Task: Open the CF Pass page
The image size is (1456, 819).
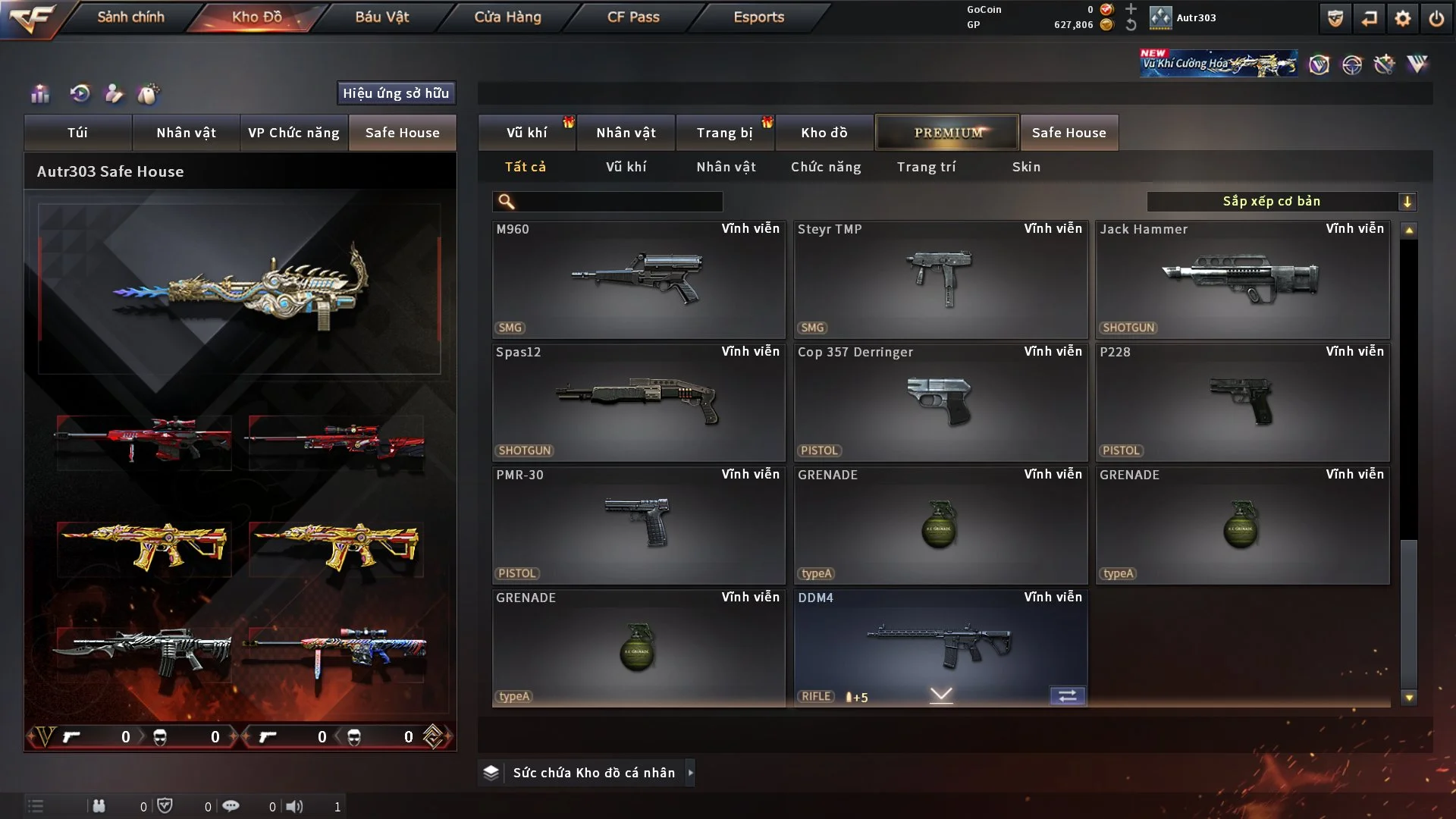Action: [633, 17]
